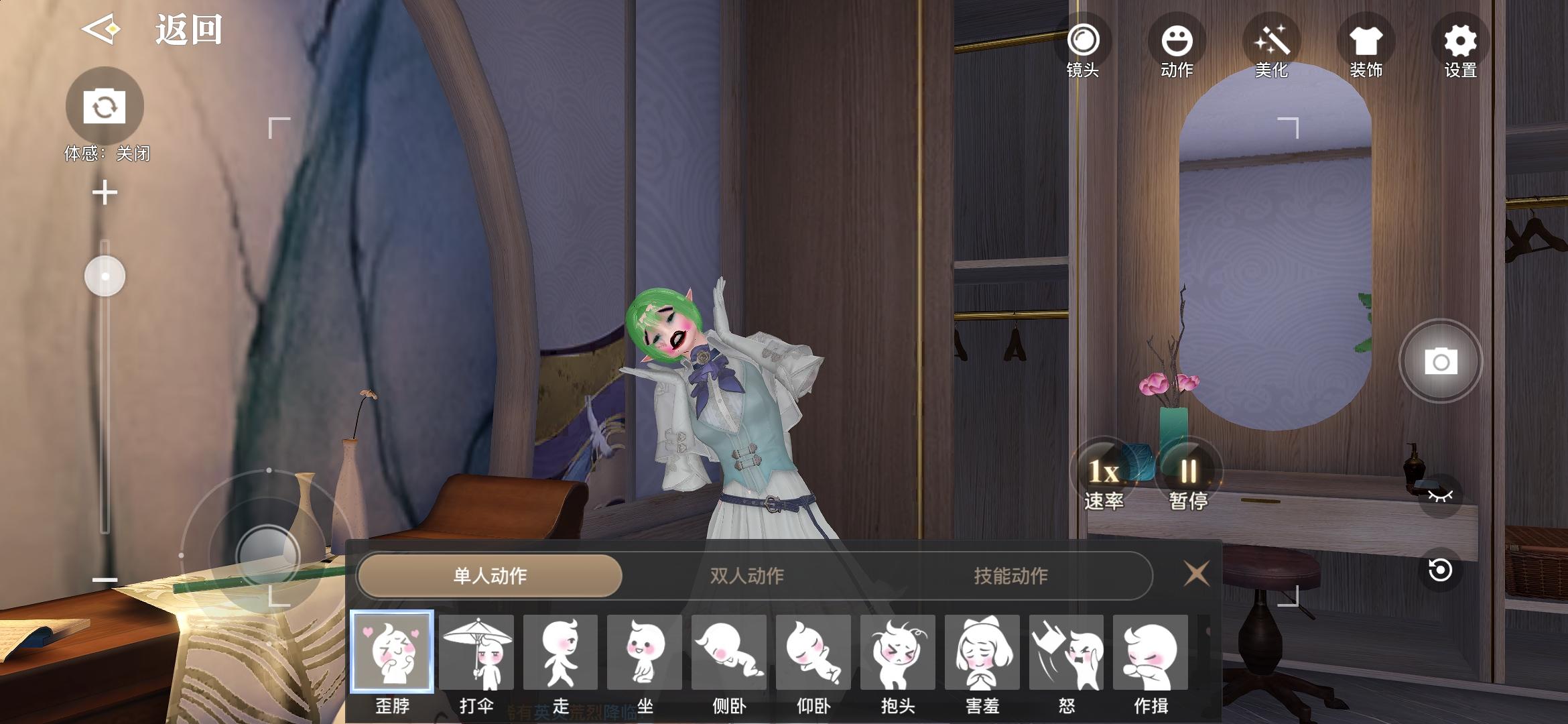Choose the 坐 sitting pose
This screenshot has width=1568, height=724.
click(645, 652)
